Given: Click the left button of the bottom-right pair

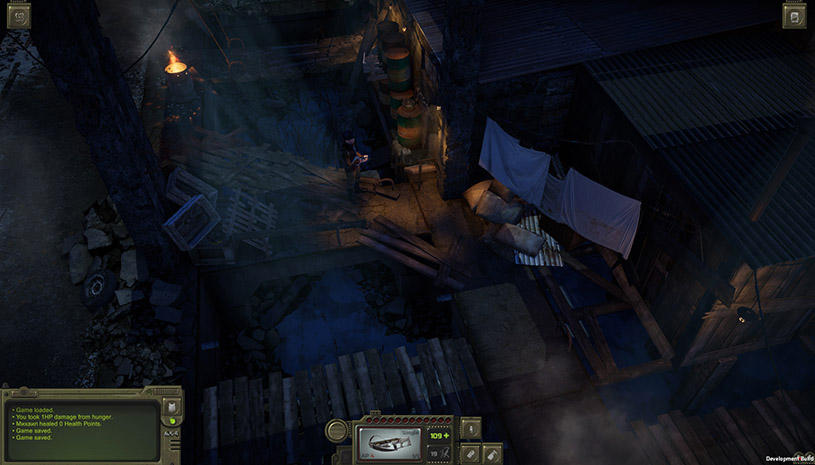Looking at the screenshot, I should click(470, 454).
